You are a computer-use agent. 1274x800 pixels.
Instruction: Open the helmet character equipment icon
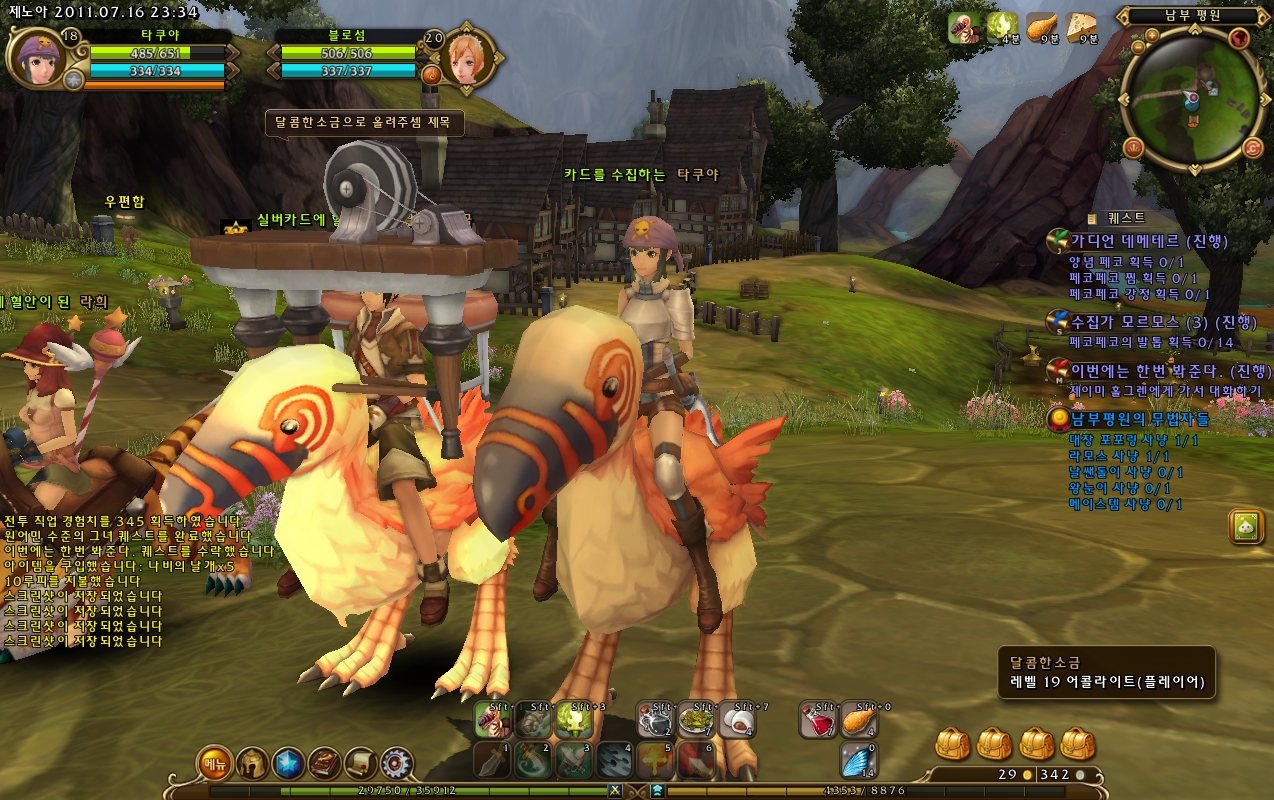pyautogui.click(x=252, y=764)
